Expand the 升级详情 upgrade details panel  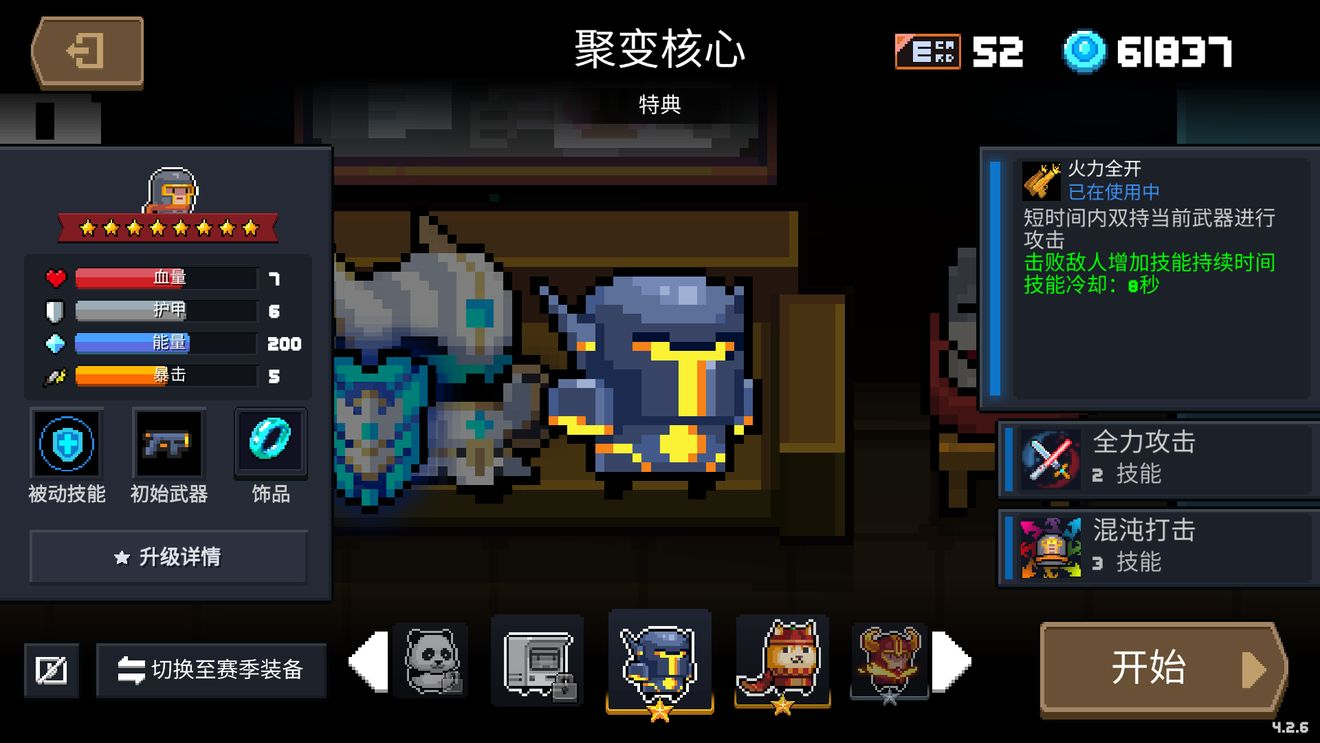[167, 558]
